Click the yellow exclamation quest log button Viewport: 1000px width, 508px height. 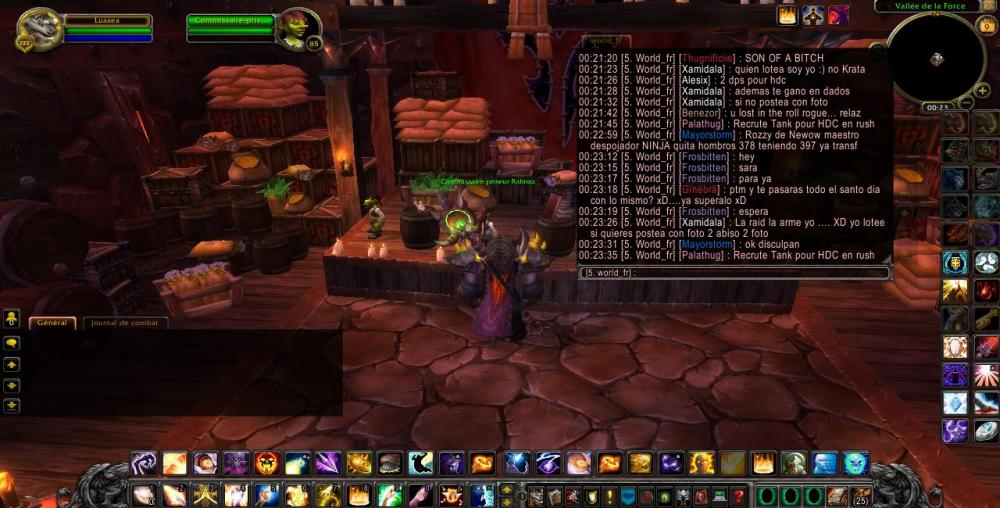(610, 495)
